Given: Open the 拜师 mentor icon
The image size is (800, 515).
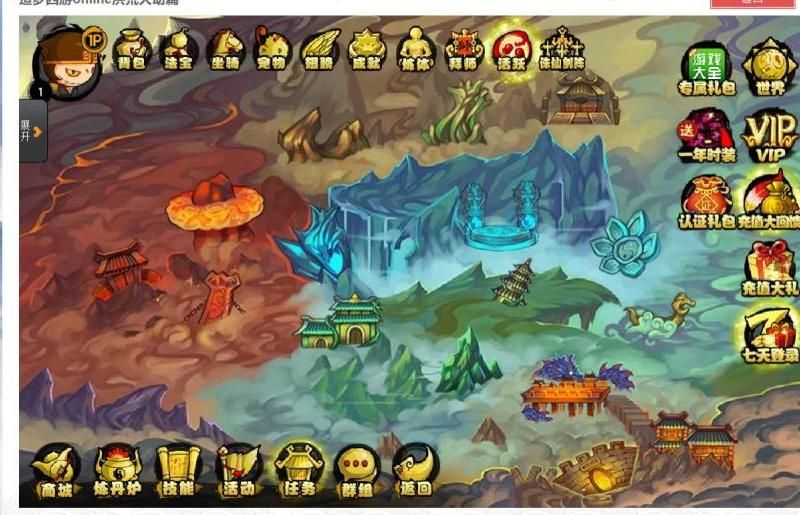Looking at the screenshot, I should (x=464, y=50).
